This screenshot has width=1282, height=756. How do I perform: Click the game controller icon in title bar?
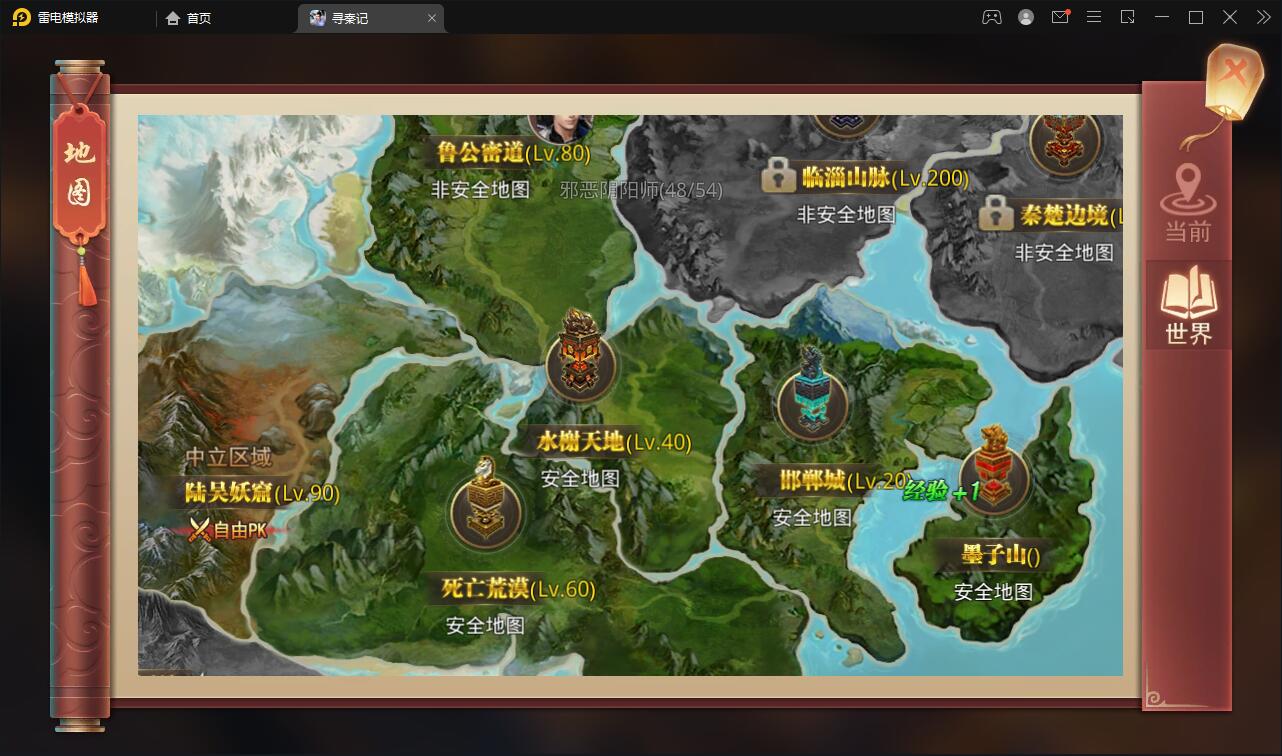tap(991, 17)
